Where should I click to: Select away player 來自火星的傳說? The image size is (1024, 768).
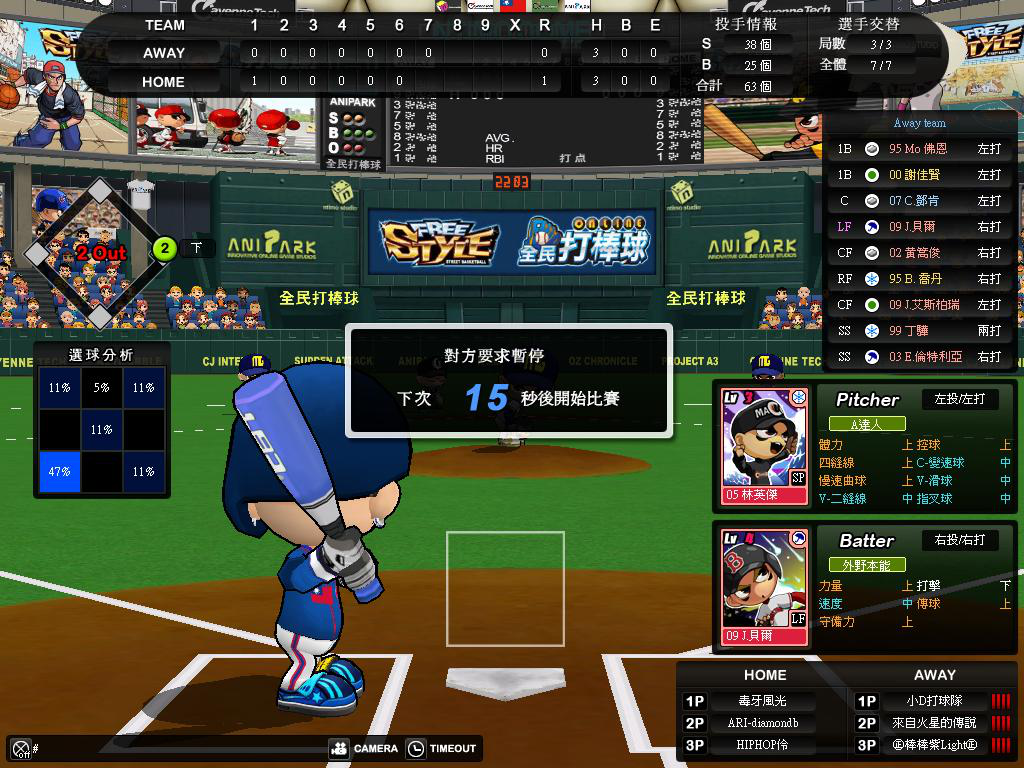point(934,723)
